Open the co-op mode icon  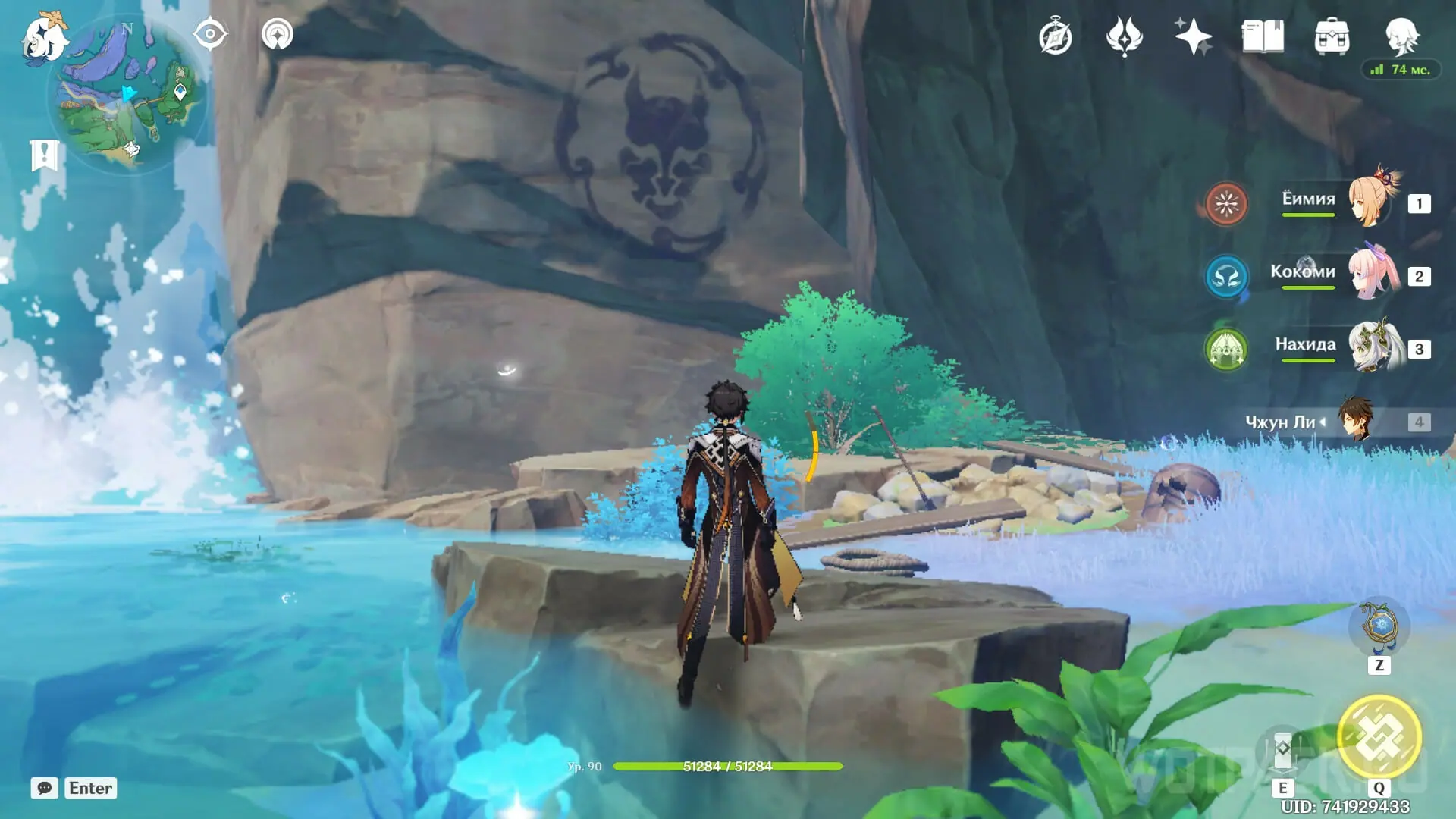(278, 35)
